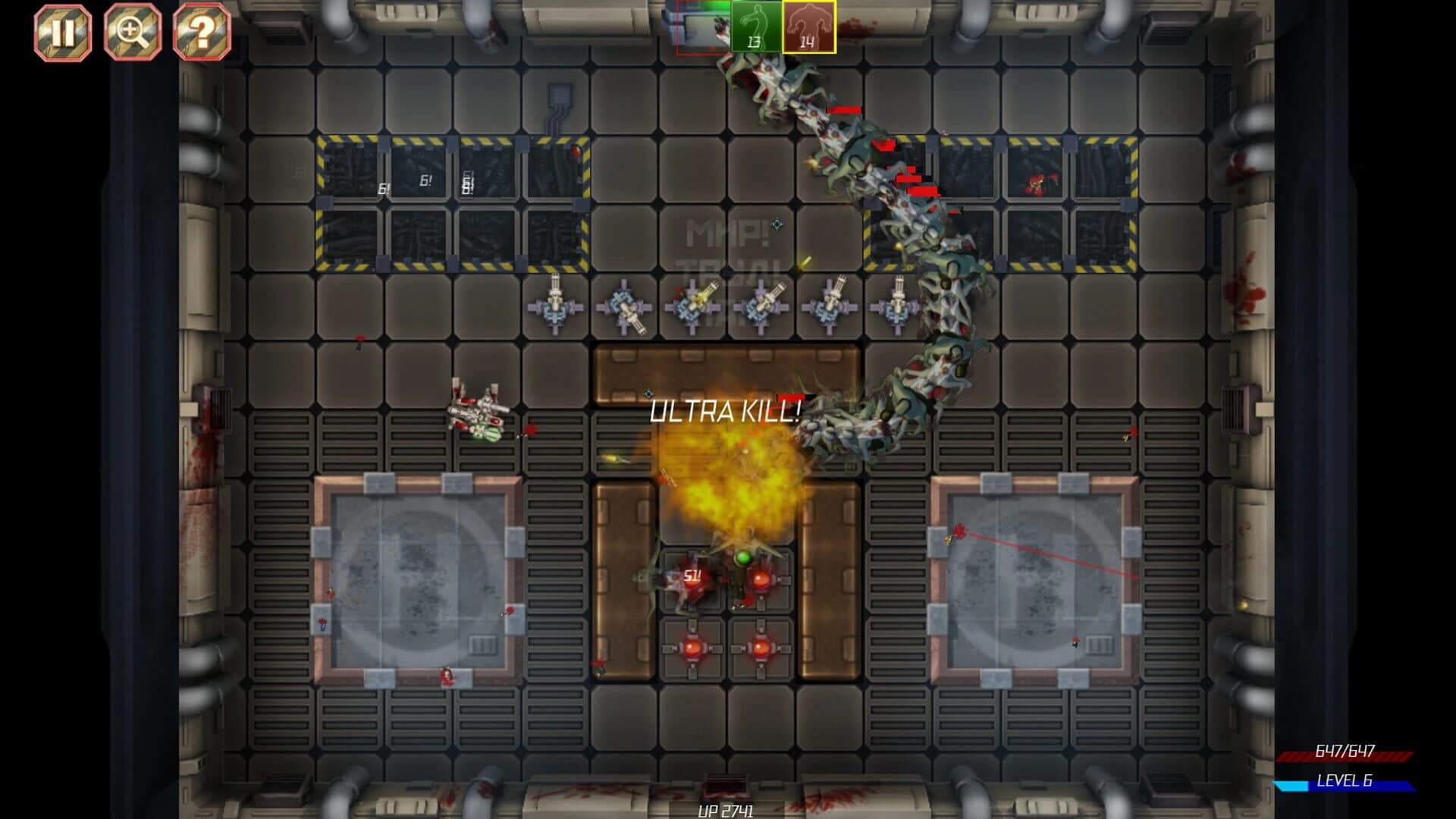Click the hazard-striped spawn pit on the left
This screenshot has height=819, width=1456.
coord(453,202)
